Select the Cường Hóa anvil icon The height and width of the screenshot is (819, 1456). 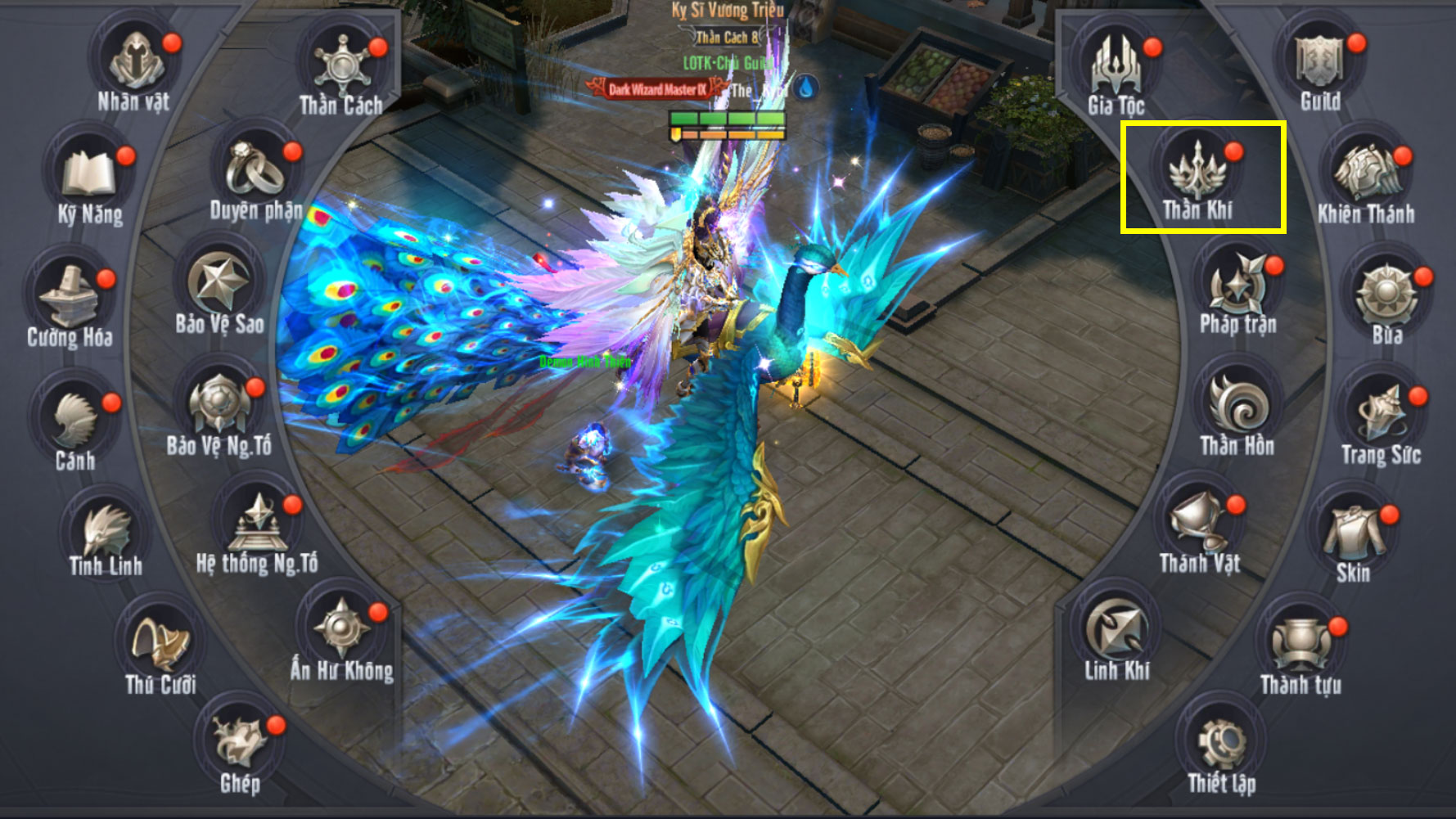70,296
